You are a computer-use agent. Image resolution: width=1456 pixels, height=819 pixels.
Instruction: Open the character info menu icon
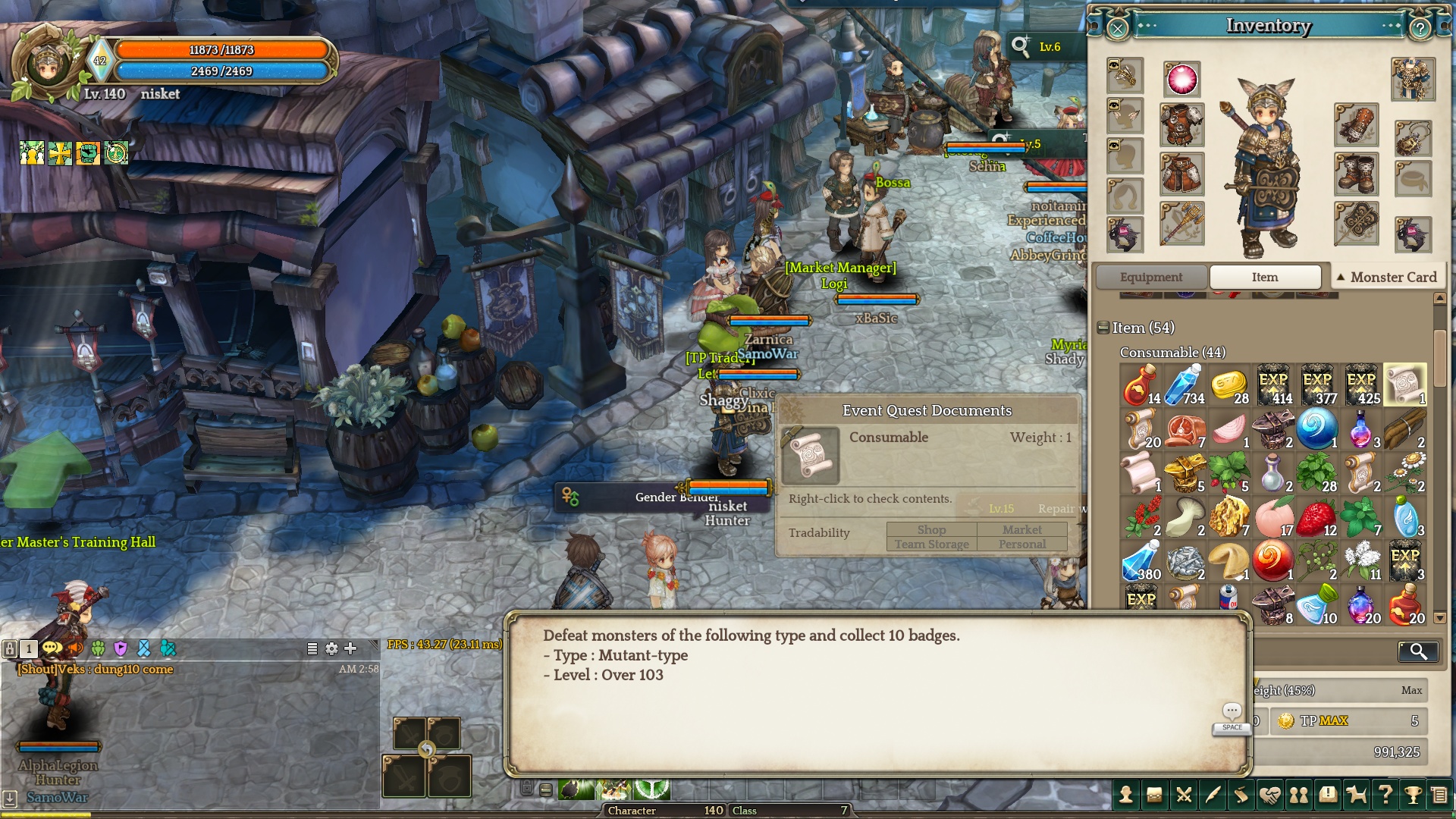pos(1126,795)
